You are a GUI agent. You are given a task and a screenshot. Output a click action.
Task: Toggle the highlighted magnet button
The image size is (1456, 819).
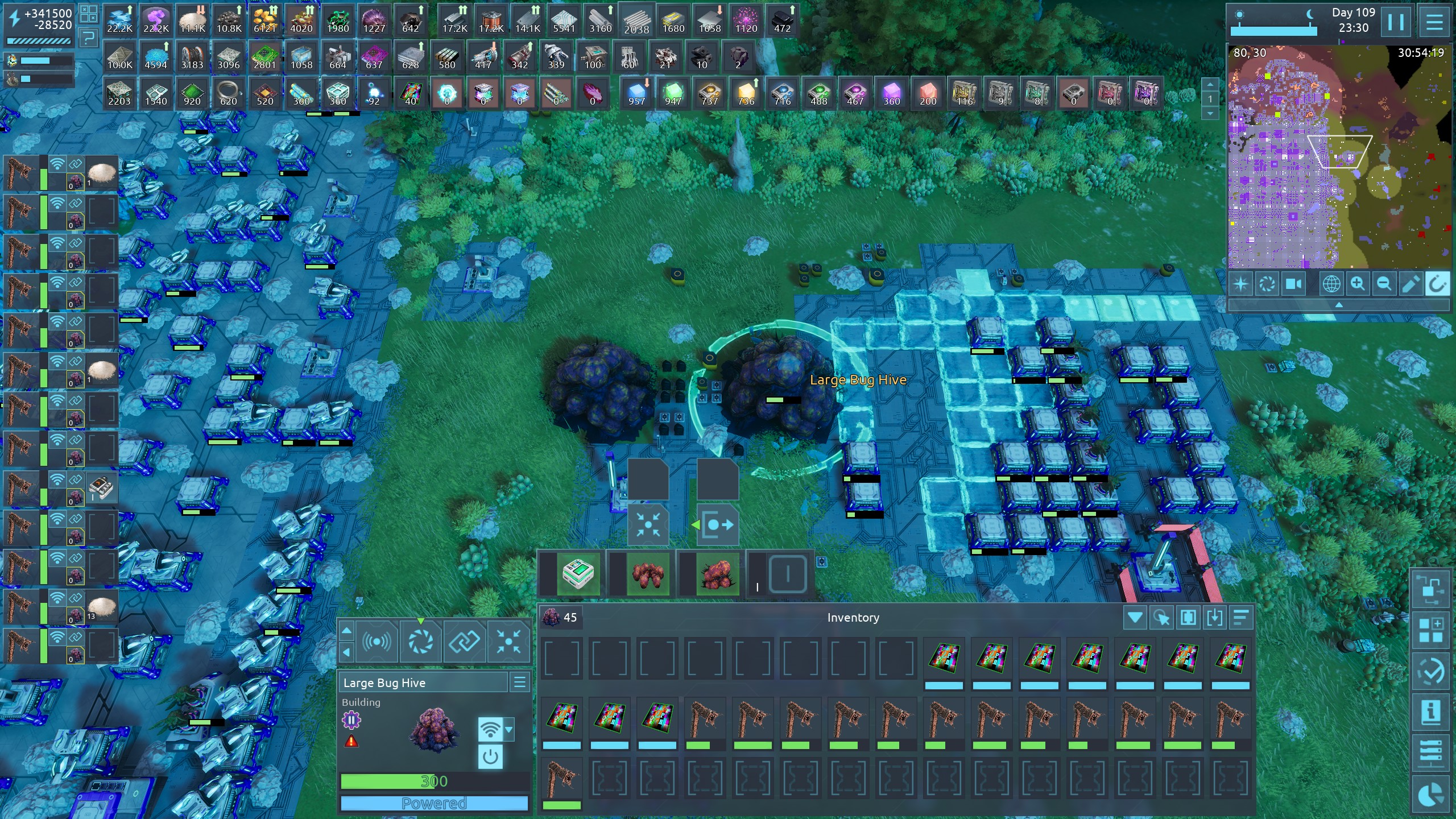(1436, 283)
